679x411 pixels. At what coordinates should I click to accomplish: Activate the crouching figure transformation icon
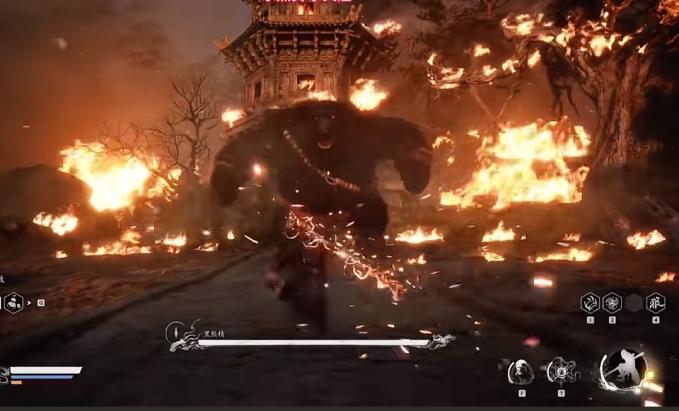[521, 372]
